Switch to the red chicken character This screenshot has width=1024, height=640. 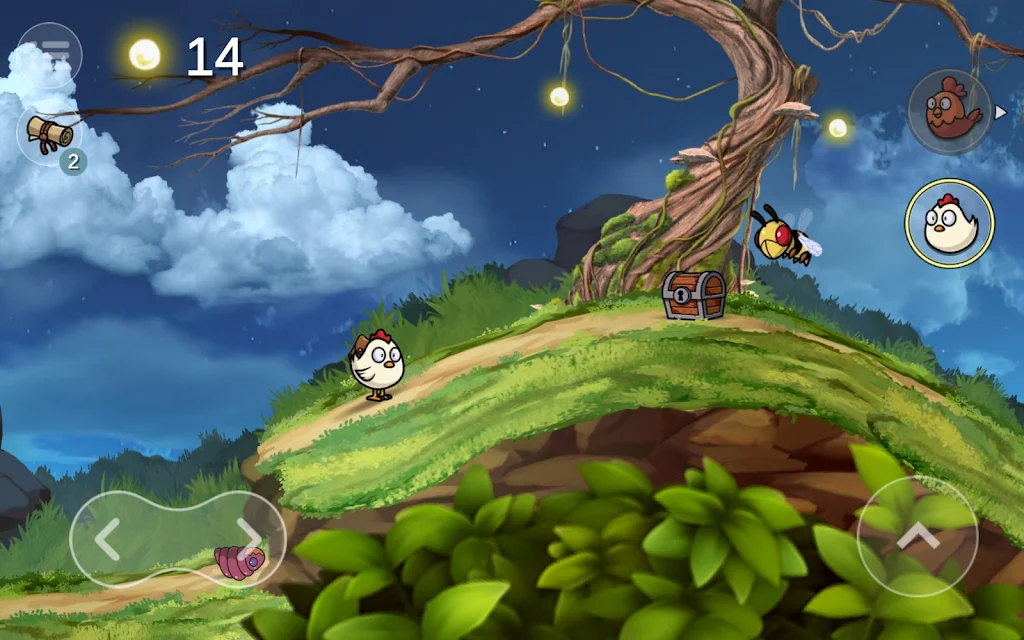click(x=949, y=112)
